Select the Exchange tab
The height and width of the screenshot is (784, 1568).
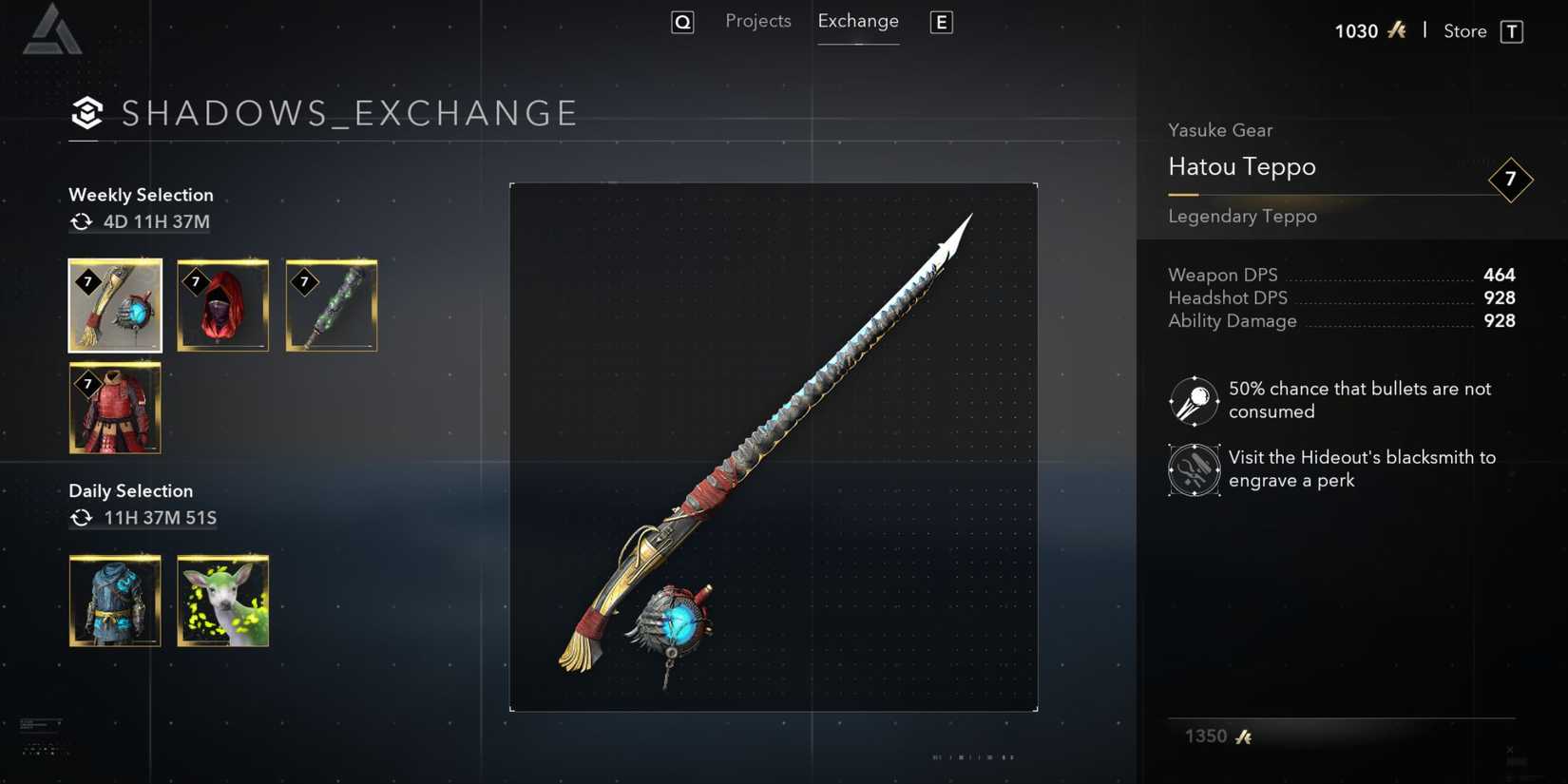pos(857,20)
